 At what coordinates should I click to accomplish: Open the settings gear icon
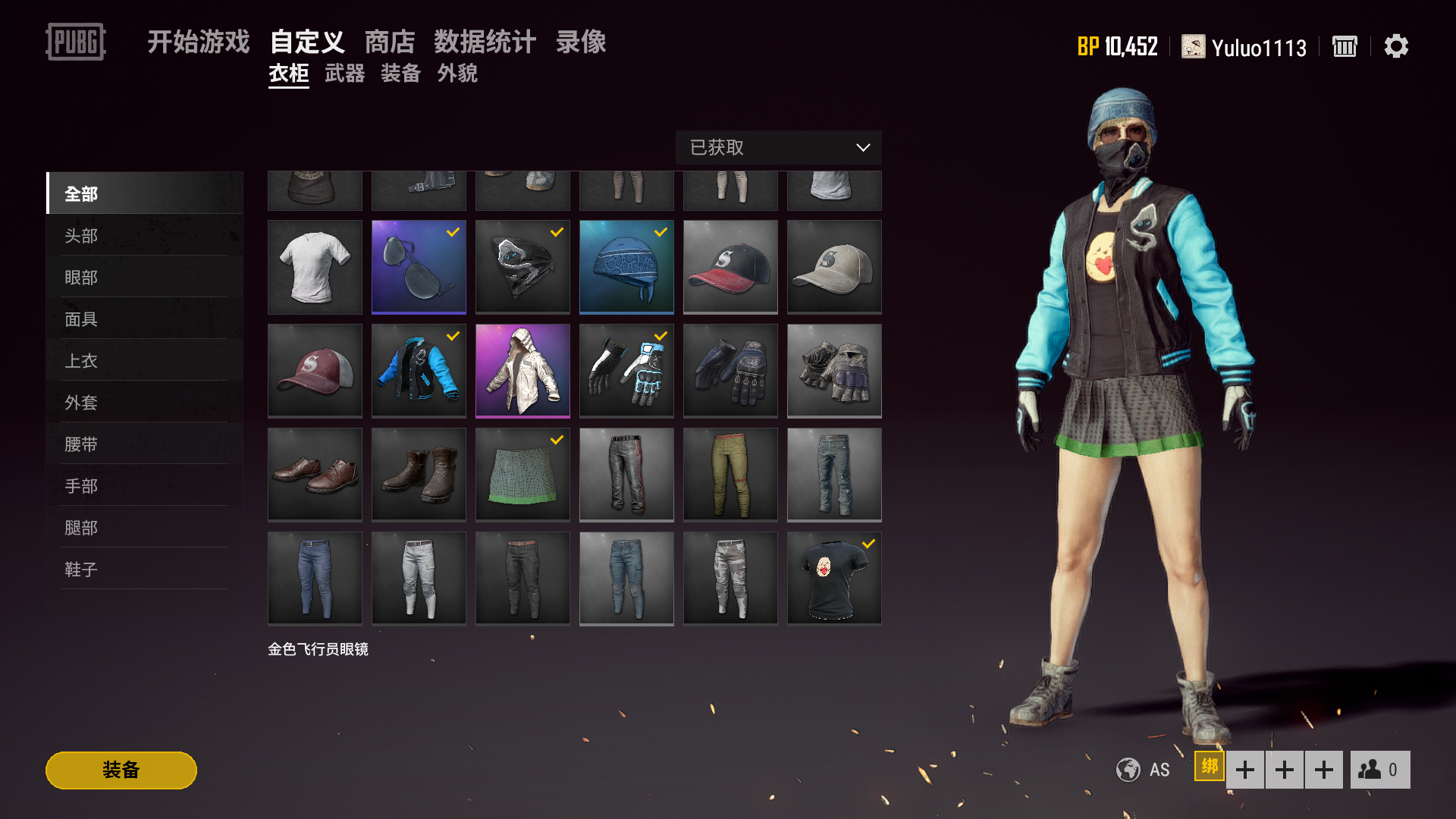1396,46
